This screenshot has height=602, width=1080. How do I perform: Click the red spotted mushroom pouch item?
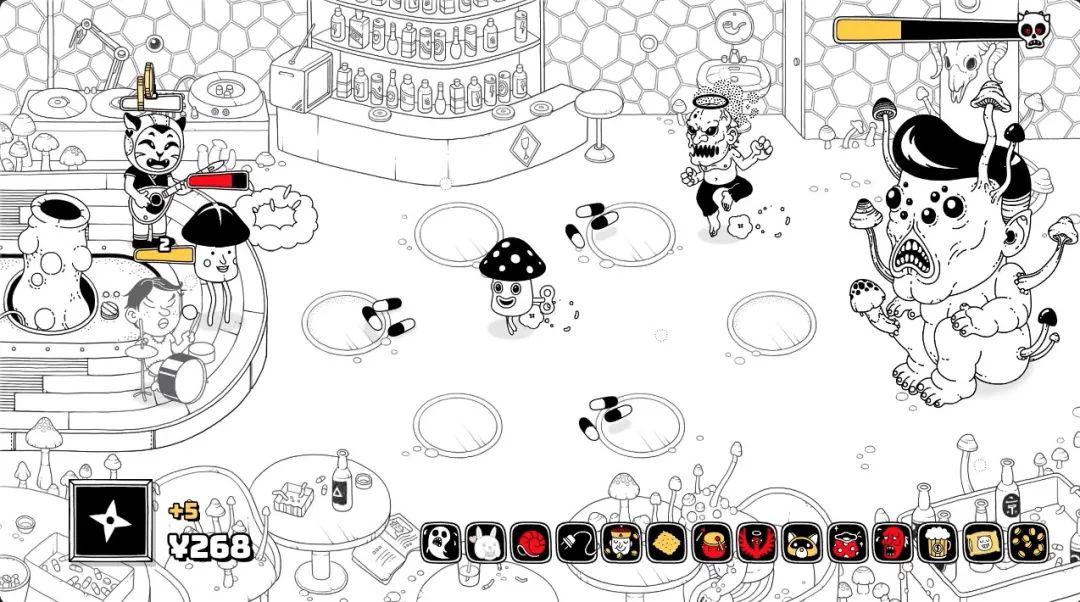point(846,543)
